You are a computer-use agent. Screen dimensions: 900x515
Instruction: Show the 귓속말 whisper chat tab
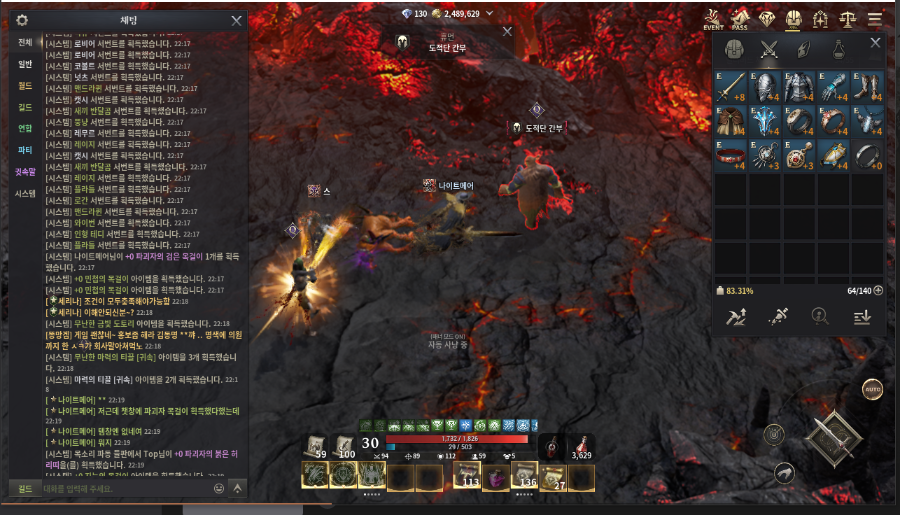[25, 171]
